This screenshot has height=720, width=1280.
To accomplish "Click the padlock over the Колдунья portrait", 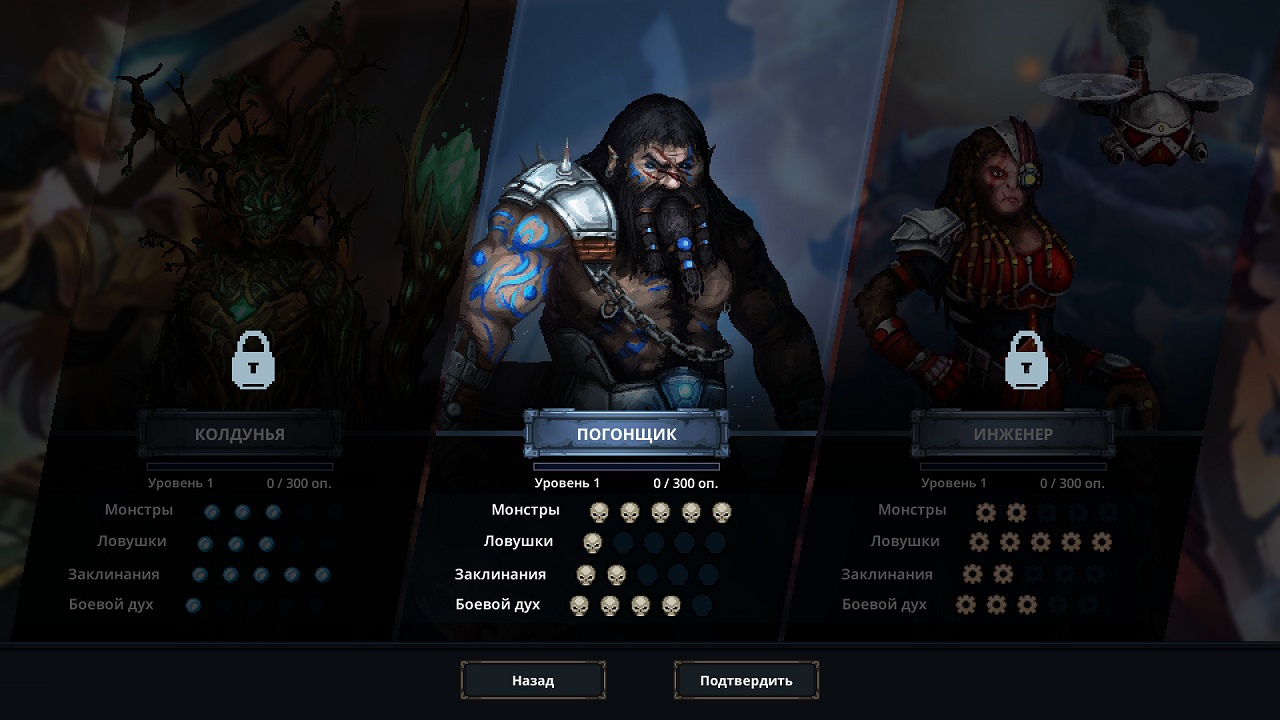I will [253, 360].
